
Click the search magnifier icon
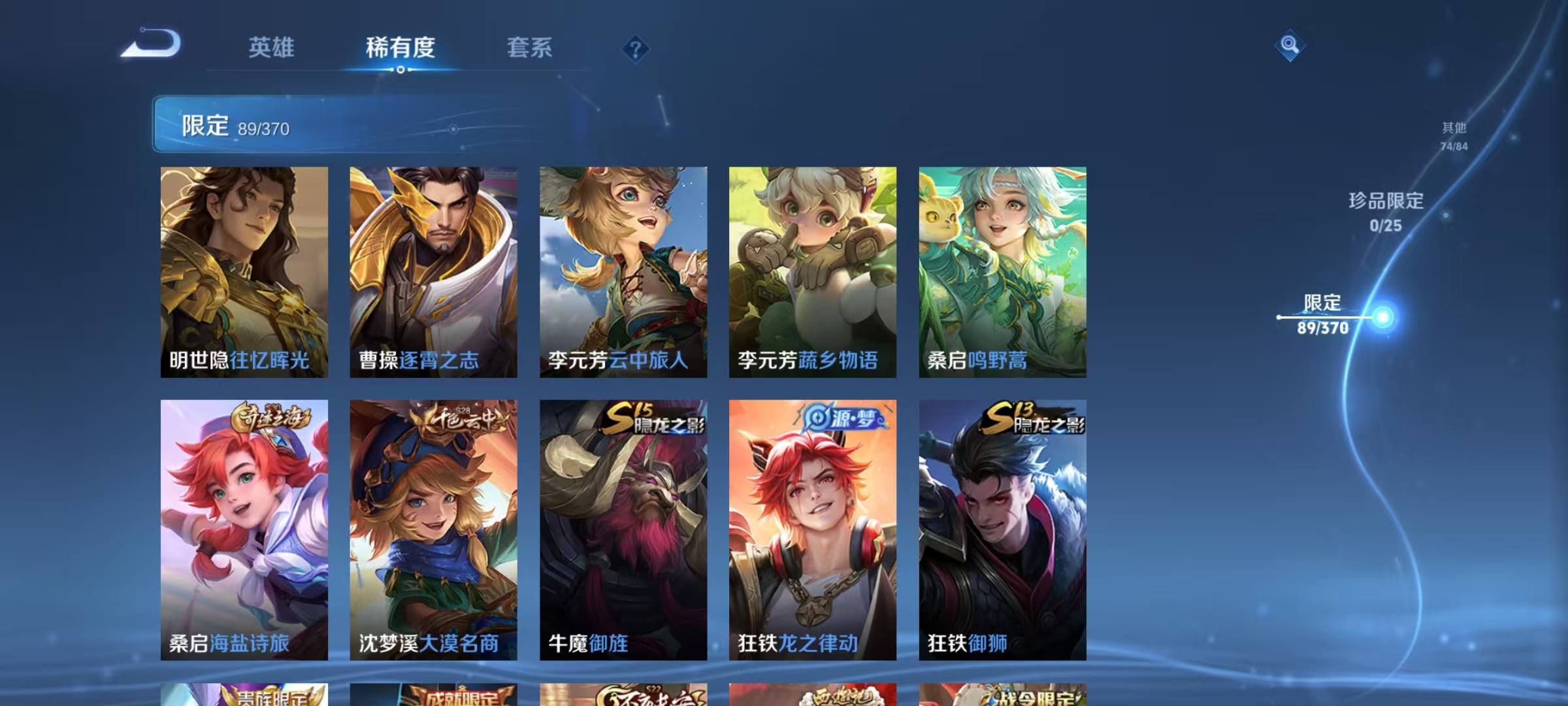(x=1290, y=45)
